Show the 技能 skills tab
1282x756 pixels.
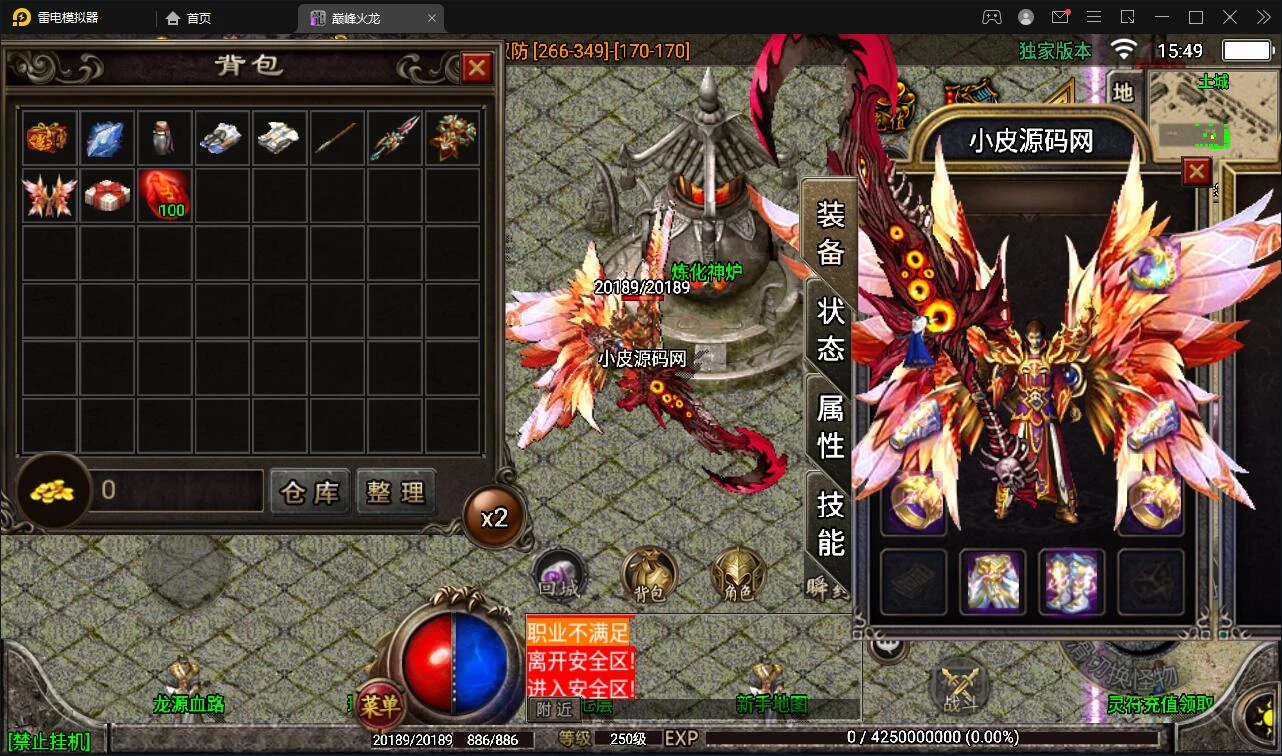tap(831, 522)
